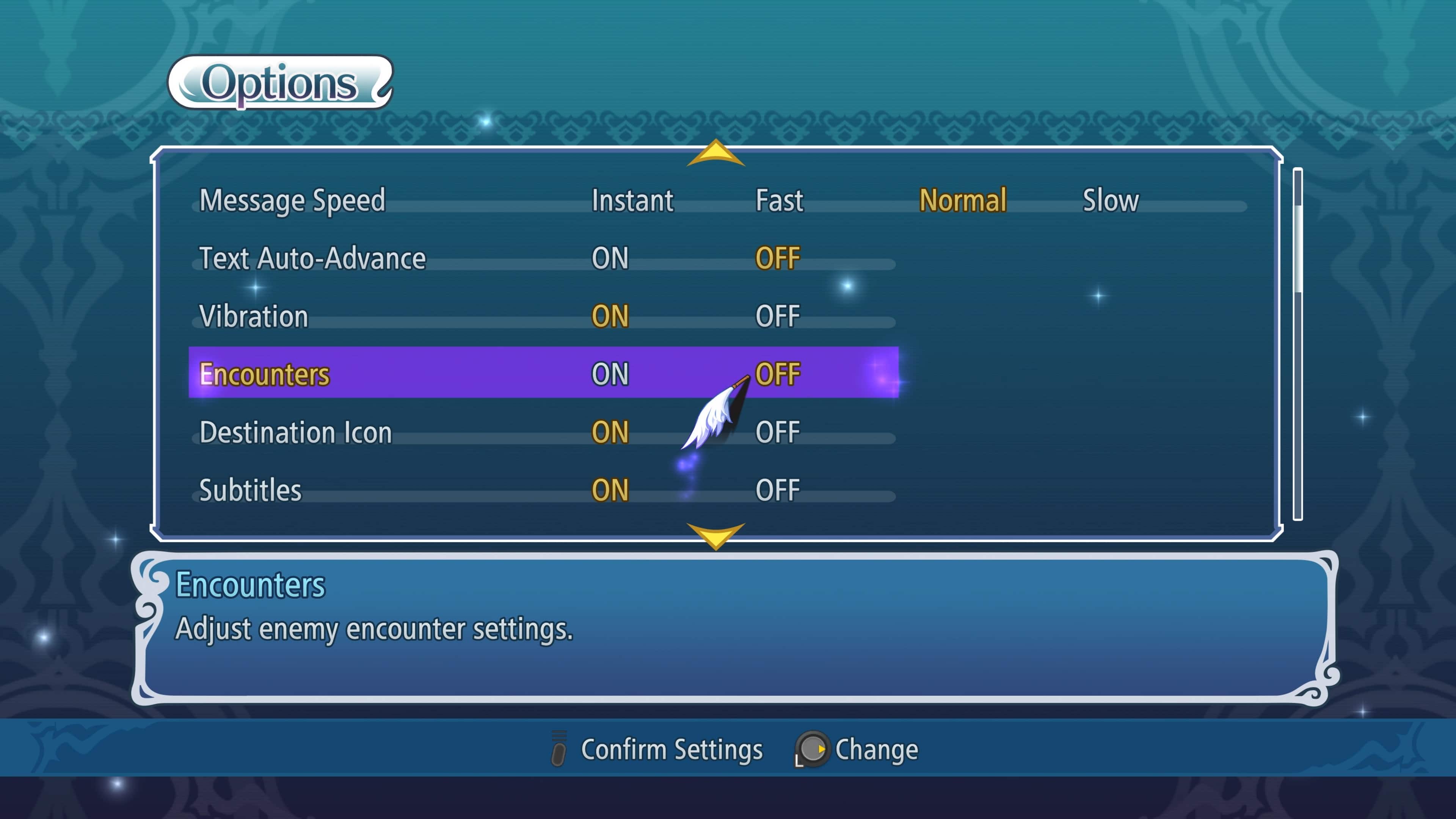Click the back button icon beside Confirm Settings

[x=560, y=750]
